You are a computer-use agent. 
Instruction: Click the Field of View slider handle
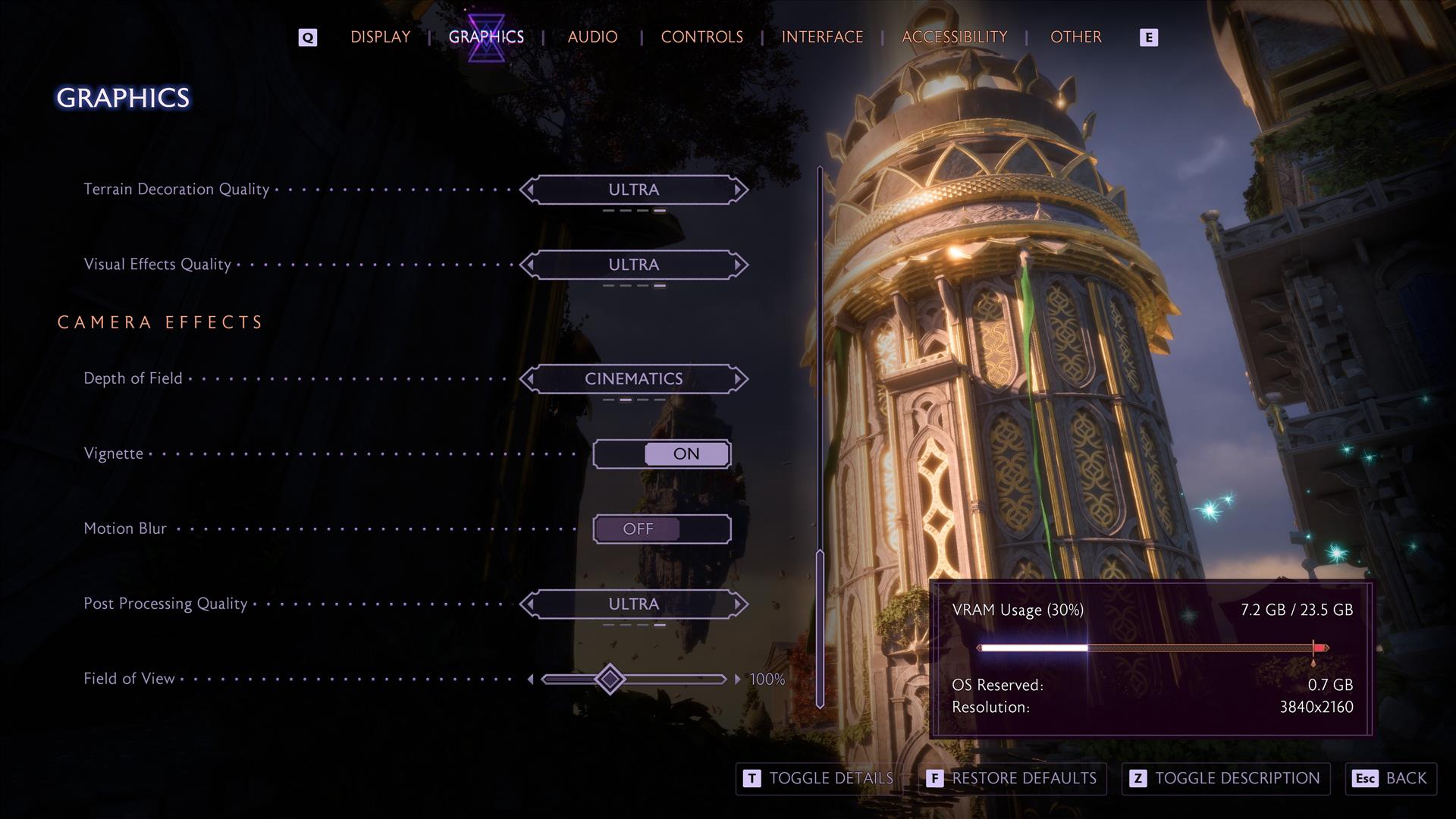click(x=610, y=679)
